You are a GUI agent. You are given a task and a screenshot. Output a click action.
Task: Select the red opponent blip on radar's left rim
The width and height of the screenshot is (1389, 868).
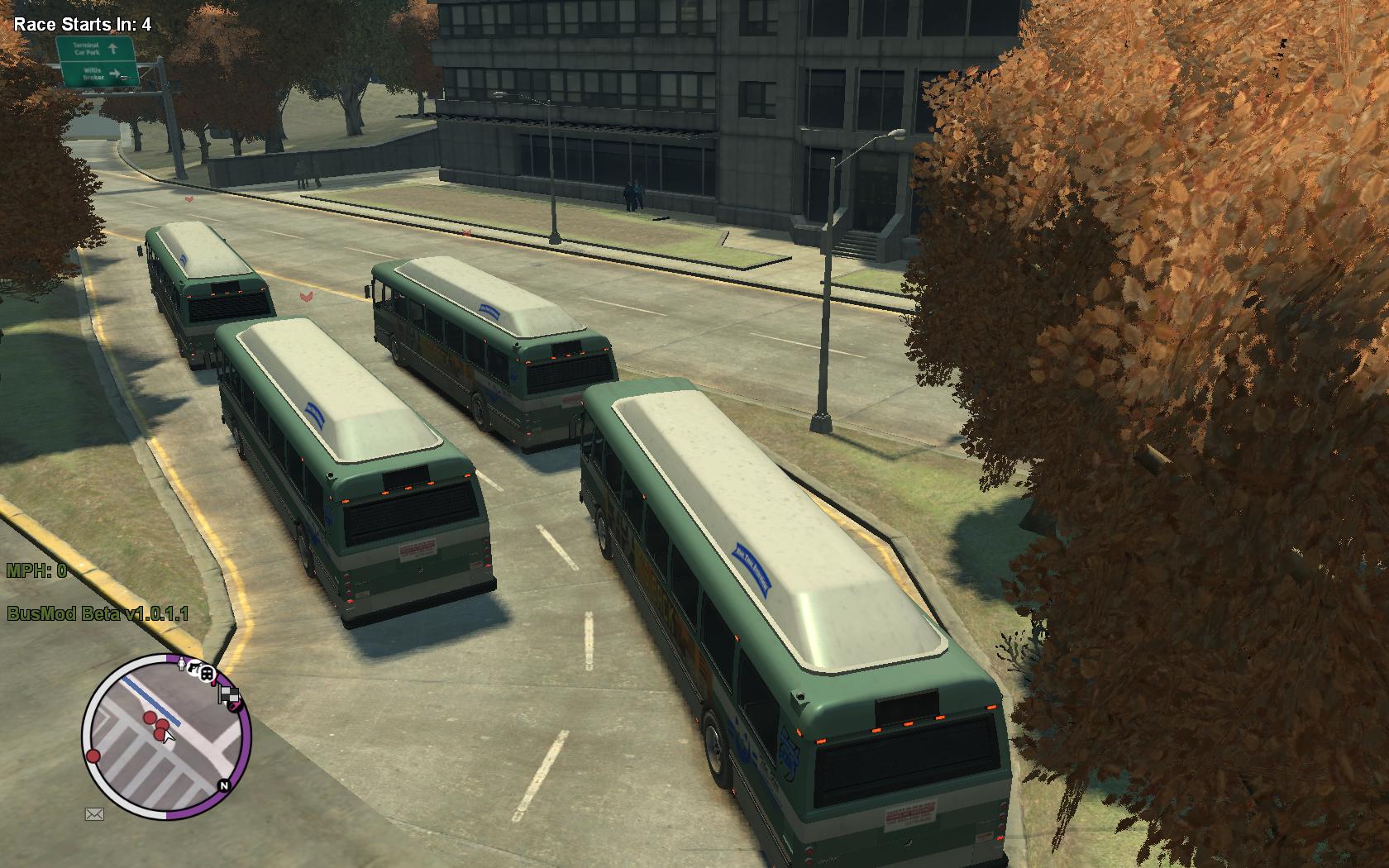93,756
